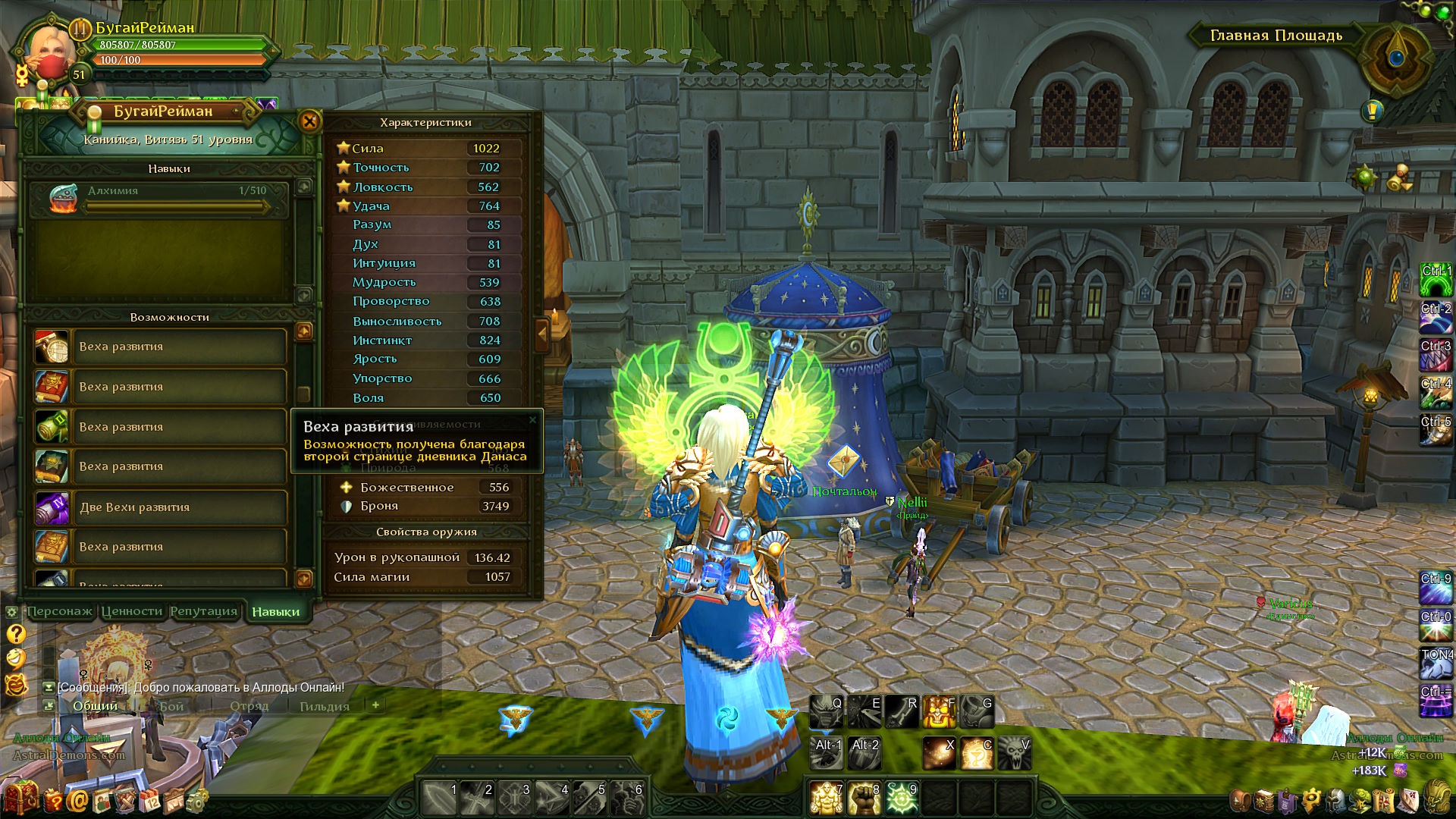Activate the skull ability bound to V
The width and height of the screenshot is (1456, 819).
coord(1014,754)
